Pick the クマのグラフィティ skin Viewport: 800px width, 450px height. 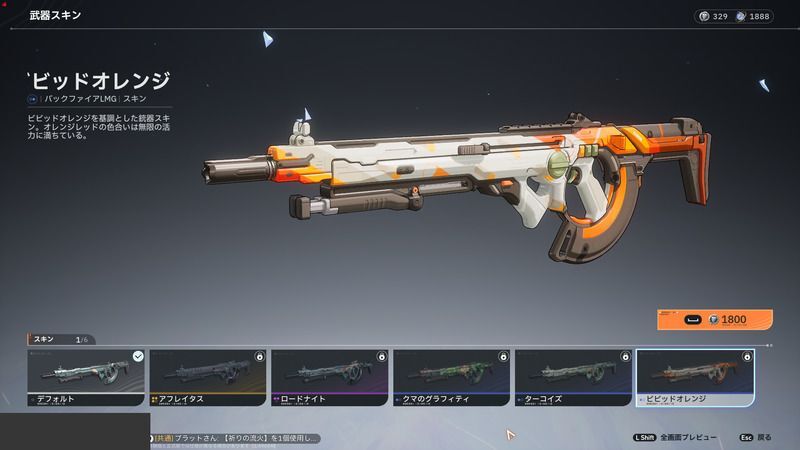(452, 378)
